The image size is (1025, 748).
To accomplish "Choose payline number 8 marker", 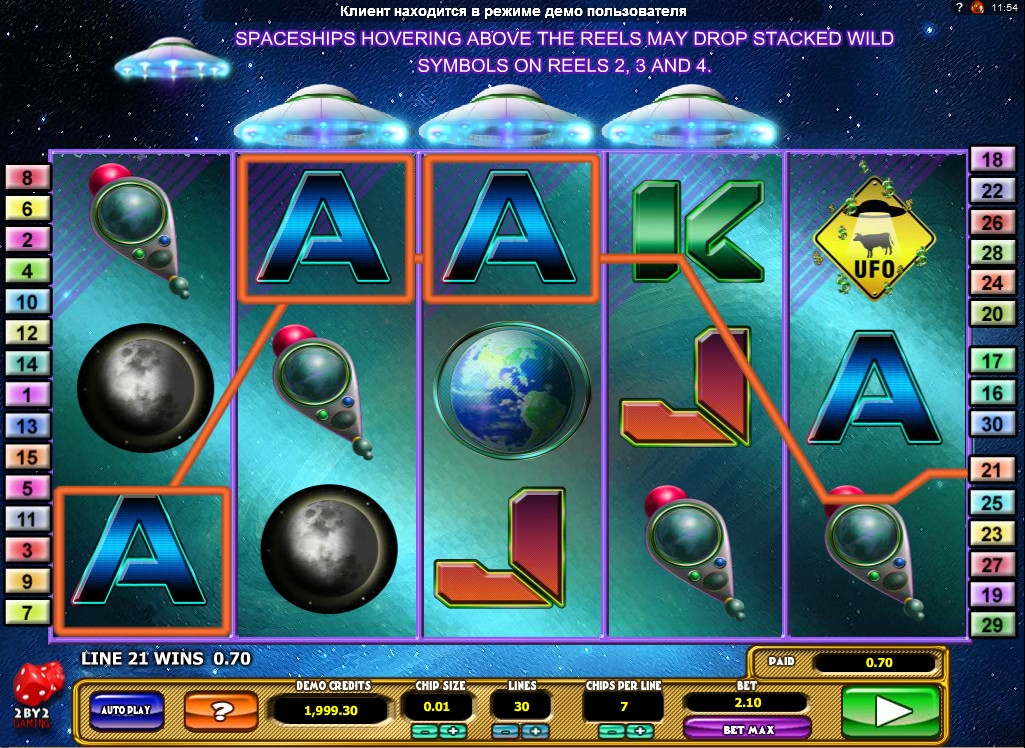I will tap(28, 178).
